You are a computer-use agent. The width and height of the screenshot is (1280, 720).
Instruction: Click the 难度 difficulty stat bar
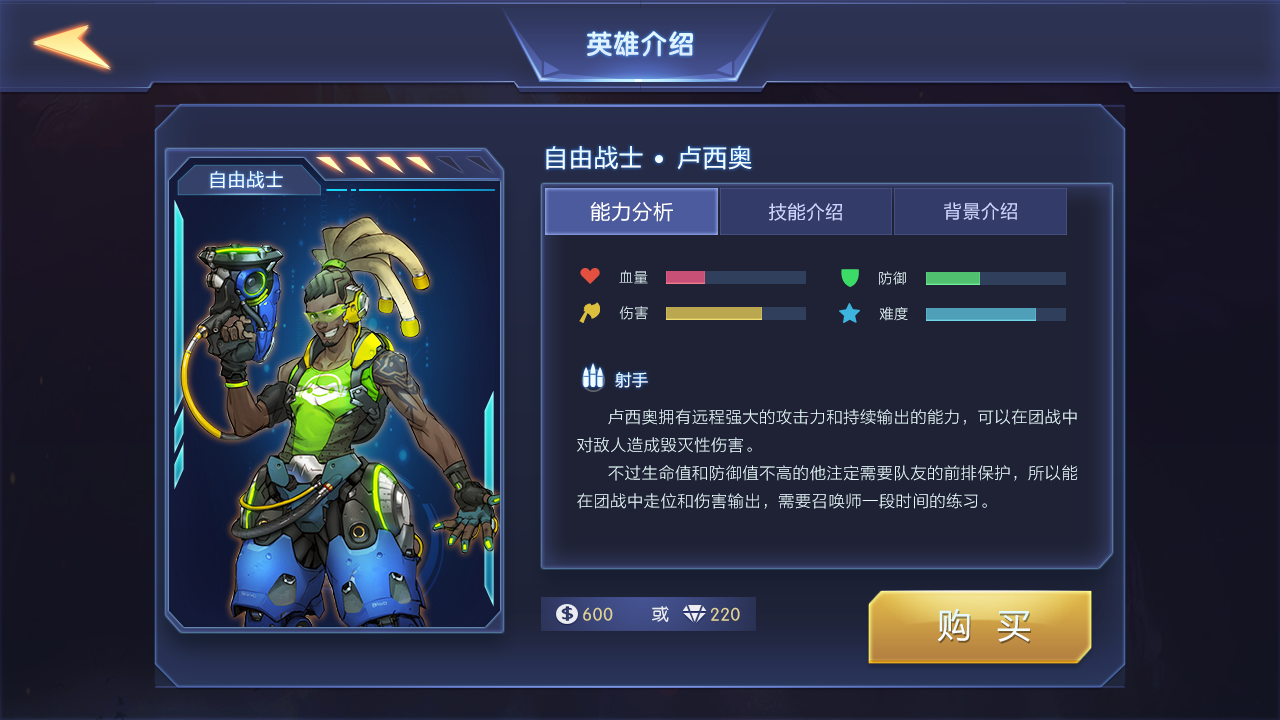(x=995, y=313)
